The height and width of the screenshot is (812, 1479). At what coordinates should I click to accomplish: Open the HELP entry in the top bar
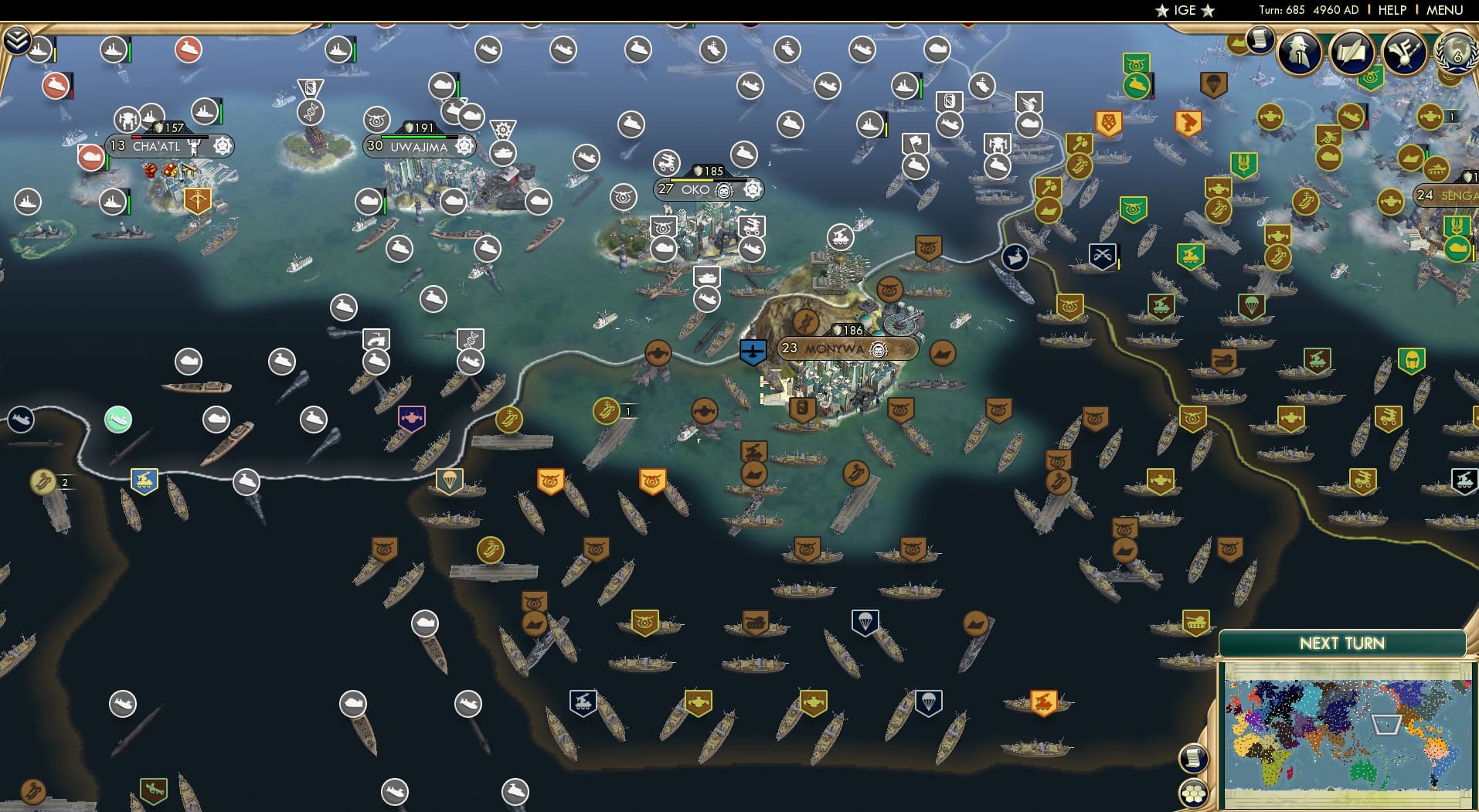pyautogui.click(x=1391, y=10)
